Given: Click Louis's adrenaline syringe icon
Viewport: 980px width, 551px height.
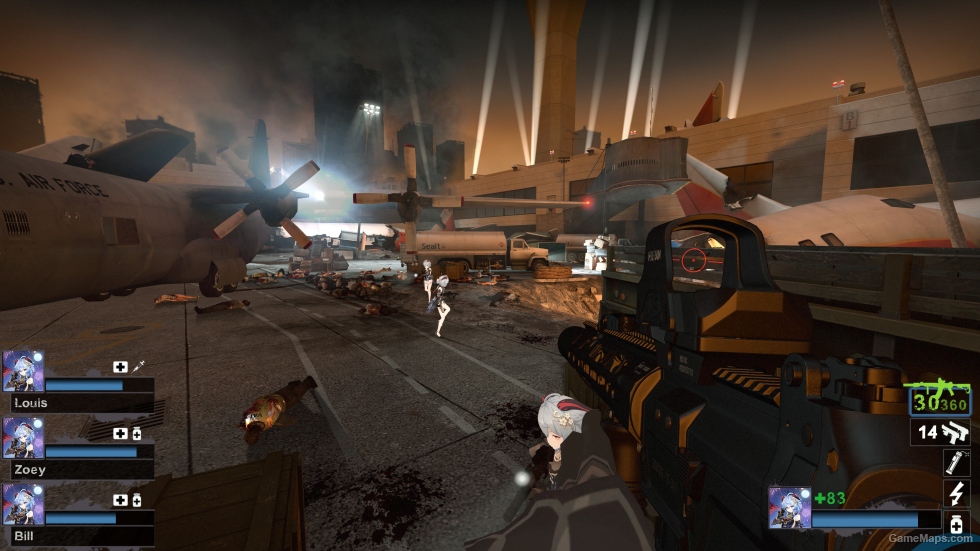Looking at the screenshot, I should [x=137, y=366].
